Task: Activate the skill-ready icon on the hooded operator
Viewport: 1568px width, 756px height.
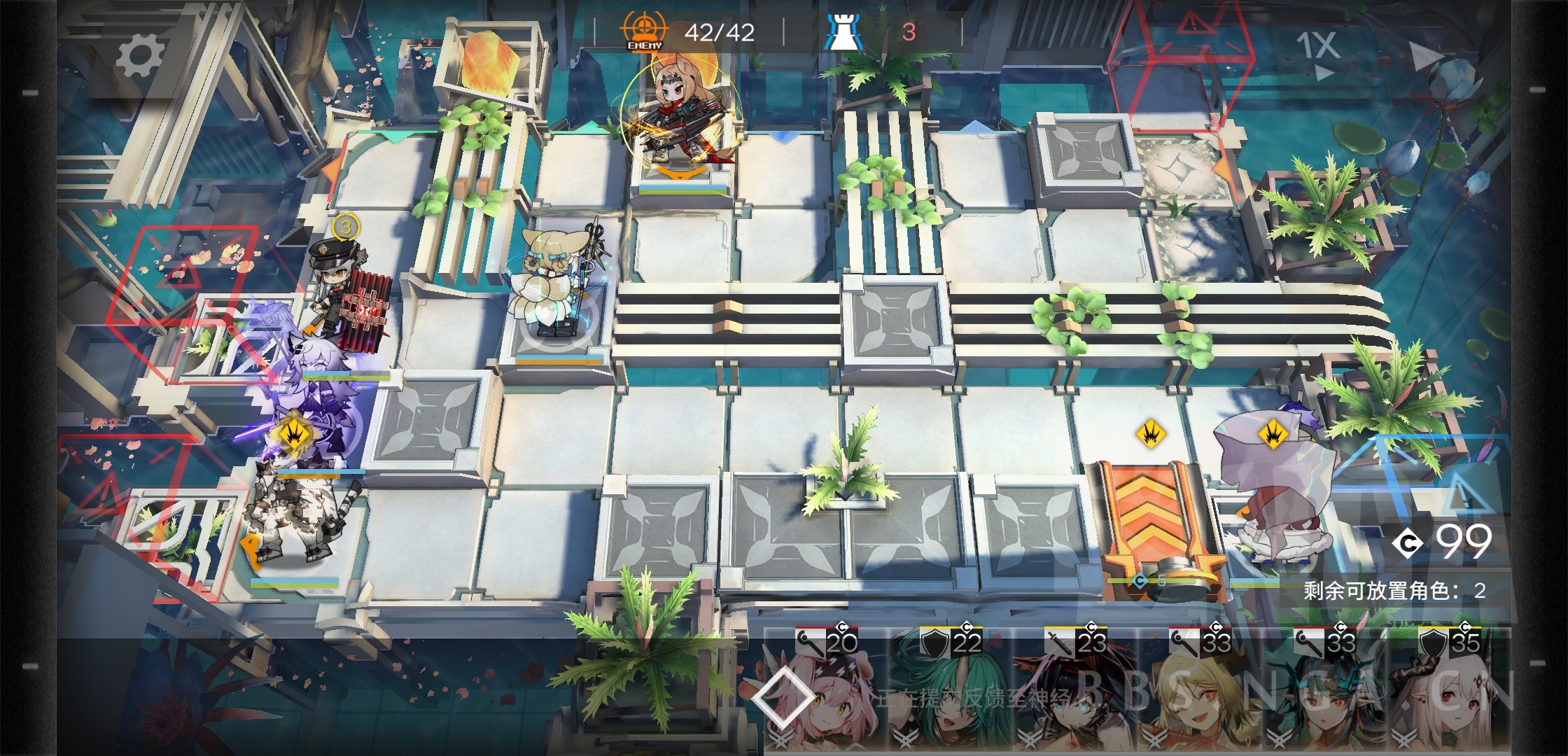Action: (x=1273, y=435)
